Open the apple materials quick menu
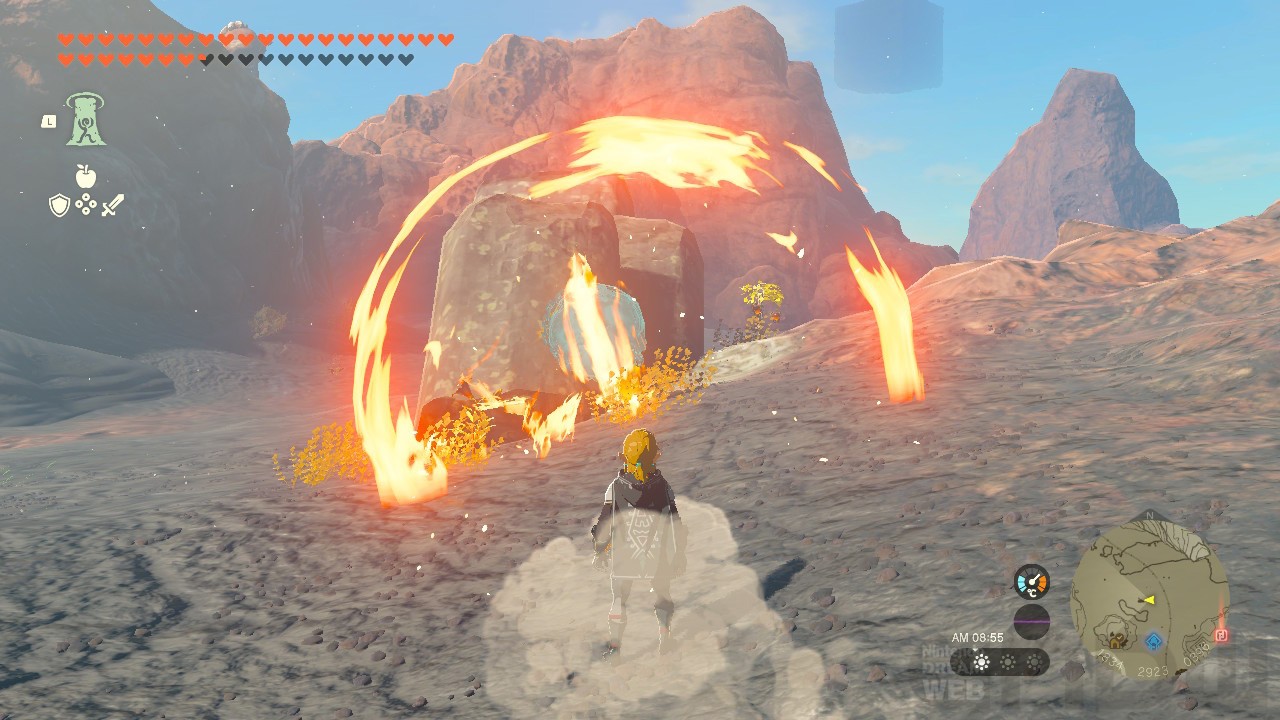The width and height of the screenshot is (1280, 720). 86,177
